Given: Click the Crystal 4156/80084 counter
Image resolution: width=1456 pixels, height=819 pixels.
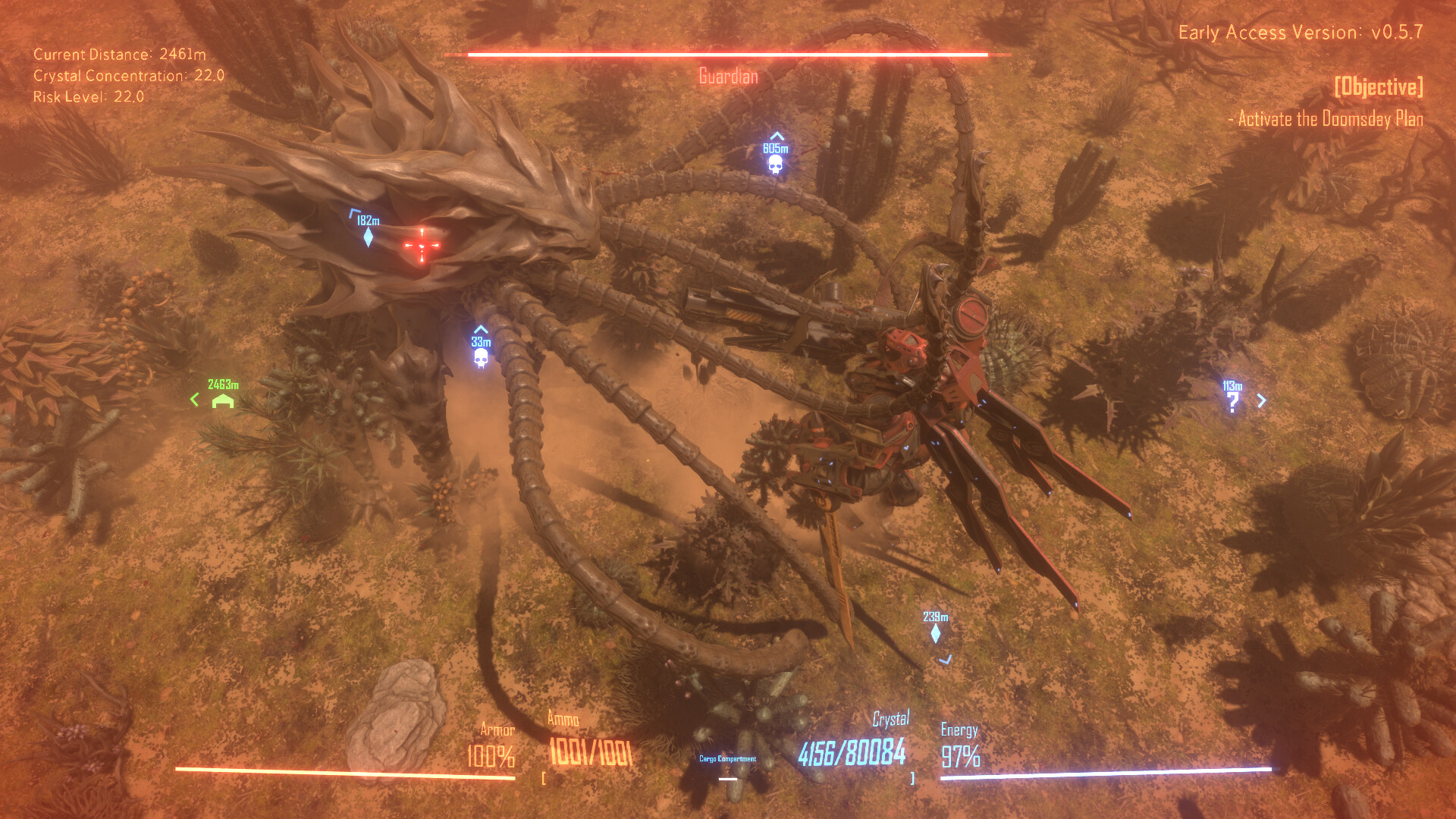Looking at the screenshot, I should [852, 753].
